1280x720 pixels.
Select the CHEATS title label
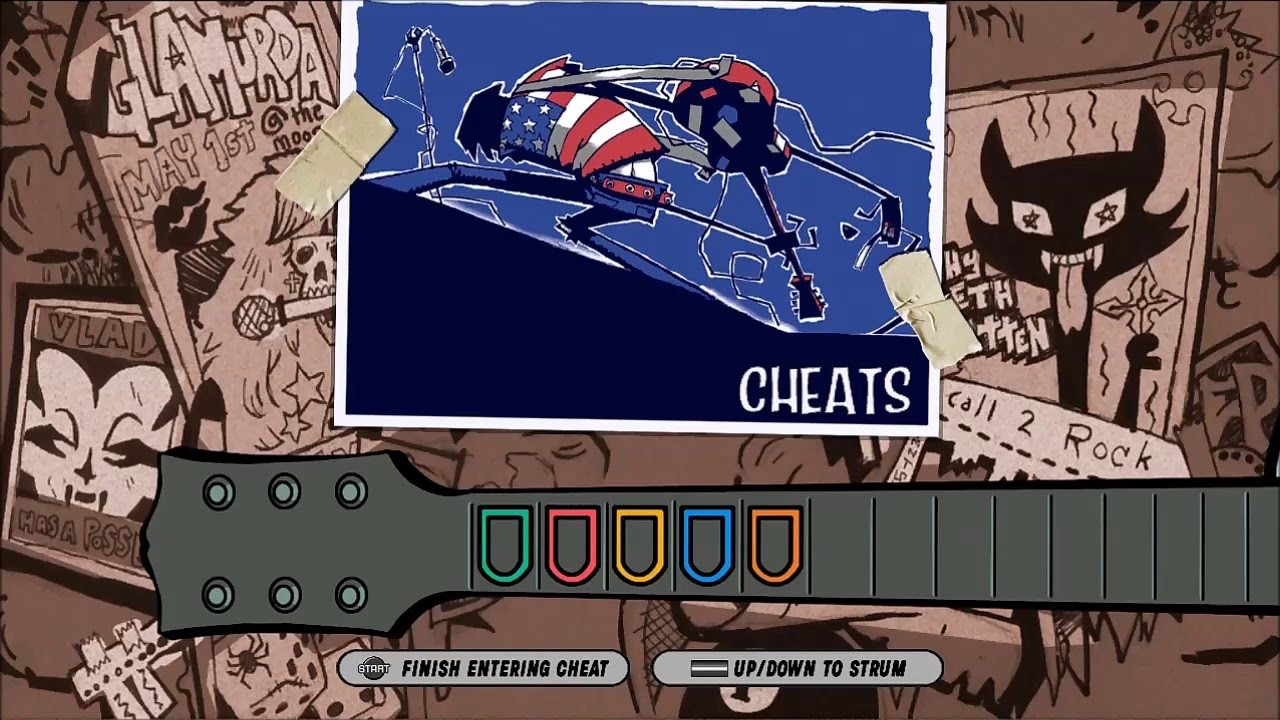(824, 390)
